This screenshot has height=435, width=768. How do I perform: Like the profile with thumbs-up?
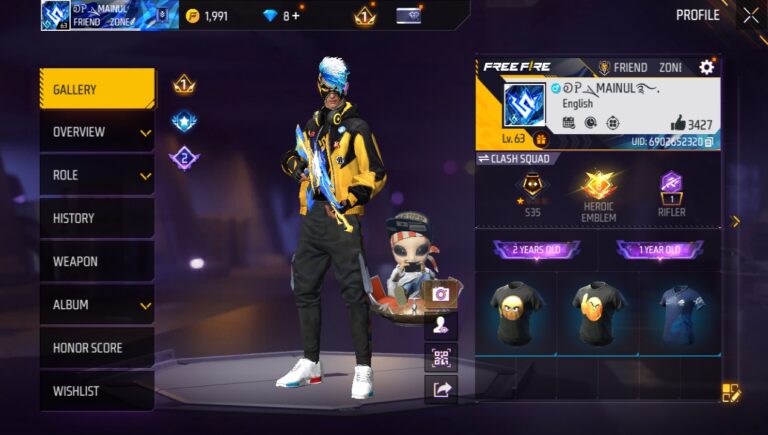point(678,123)
